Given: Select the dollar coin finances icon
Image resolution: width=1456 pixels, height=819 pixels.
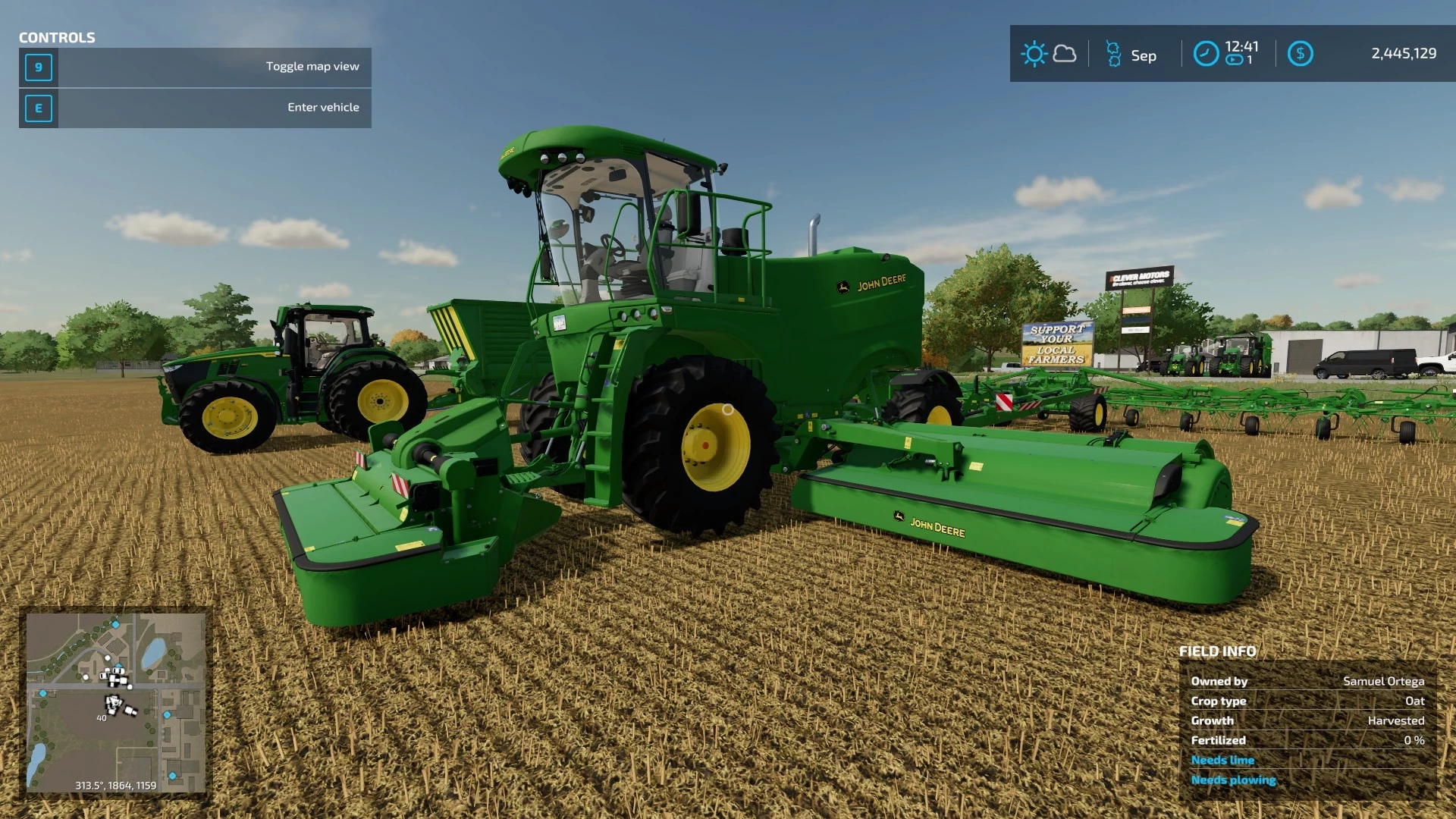Looking at the screenshot, I should (1301, 54).
